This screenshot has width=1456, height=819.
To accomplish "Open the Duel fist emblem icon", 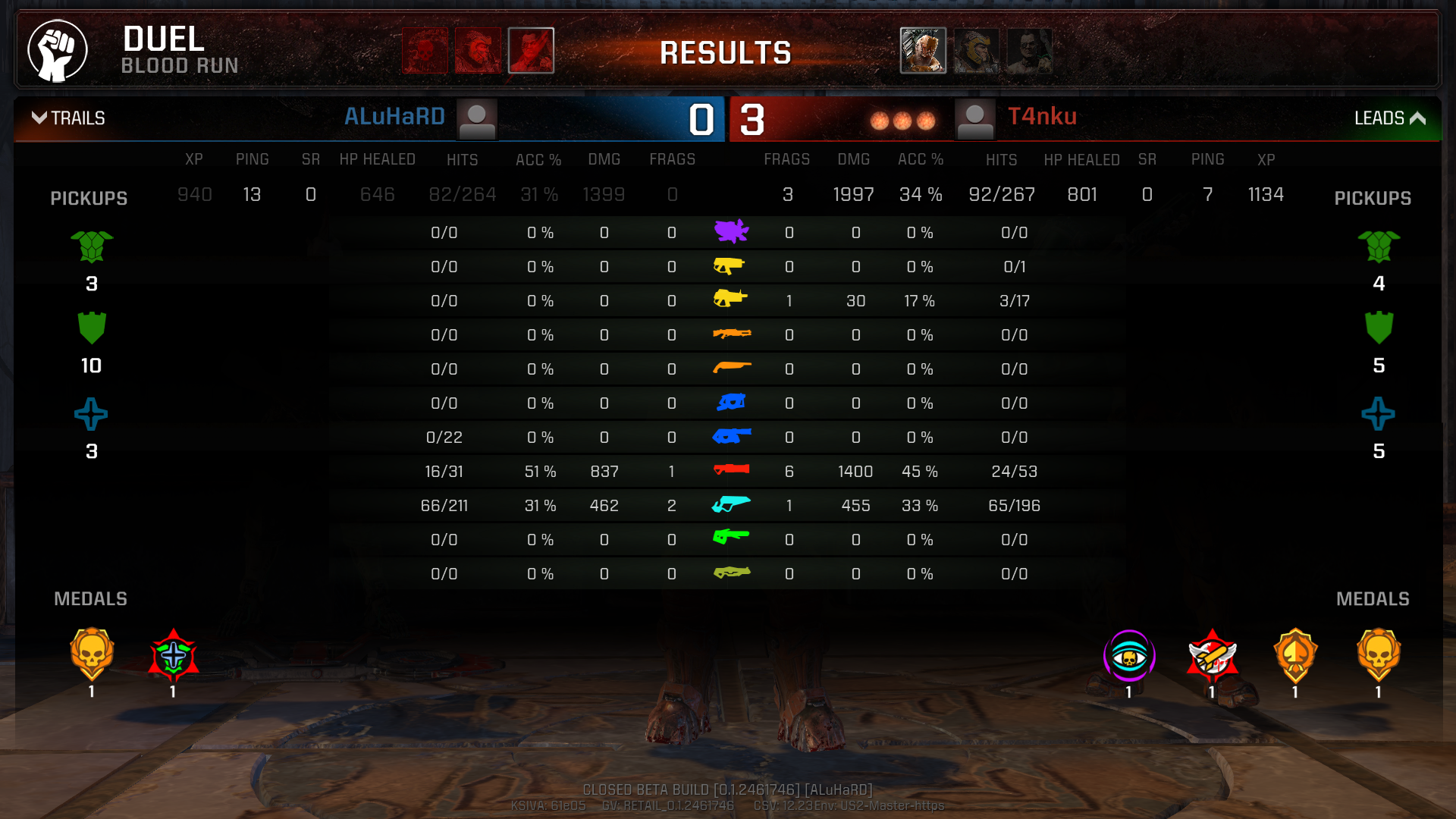I will click(x=58, y=50).
